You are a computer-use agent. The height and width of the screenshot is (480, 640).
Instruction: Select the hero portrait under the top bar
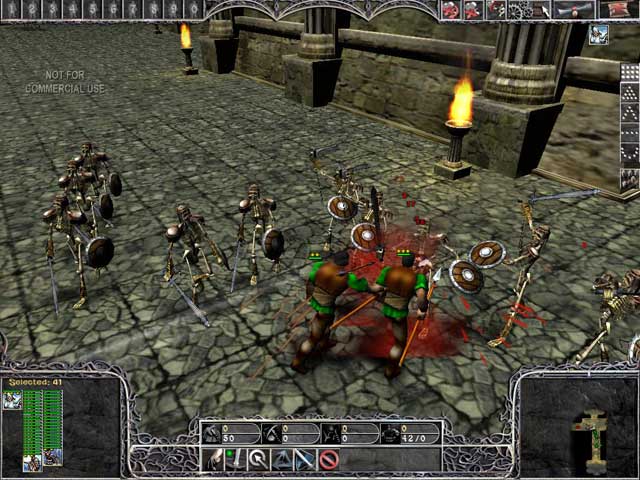pyautogui.click(x=598, y=35)
